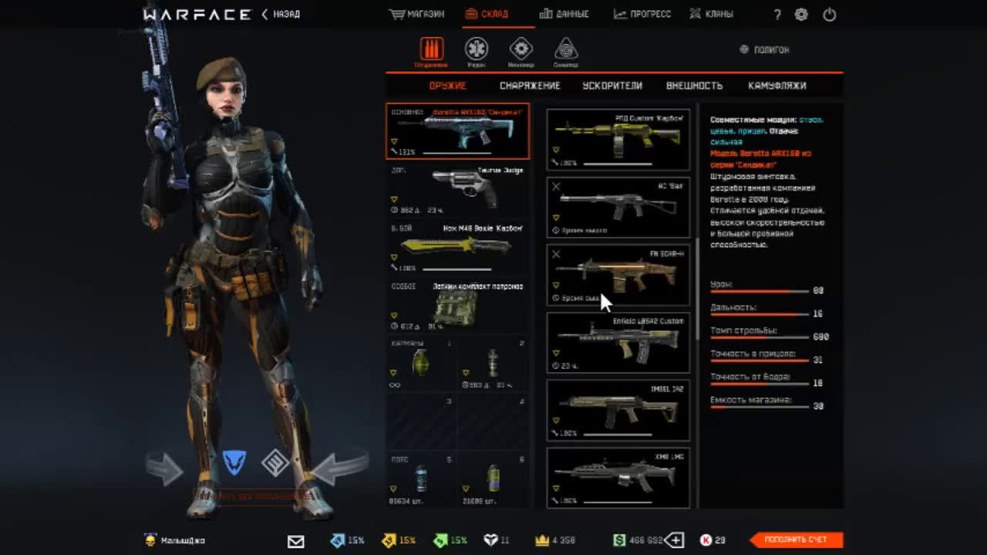
Task: Select the FN SCAR-H rifle
Action: 617,275
